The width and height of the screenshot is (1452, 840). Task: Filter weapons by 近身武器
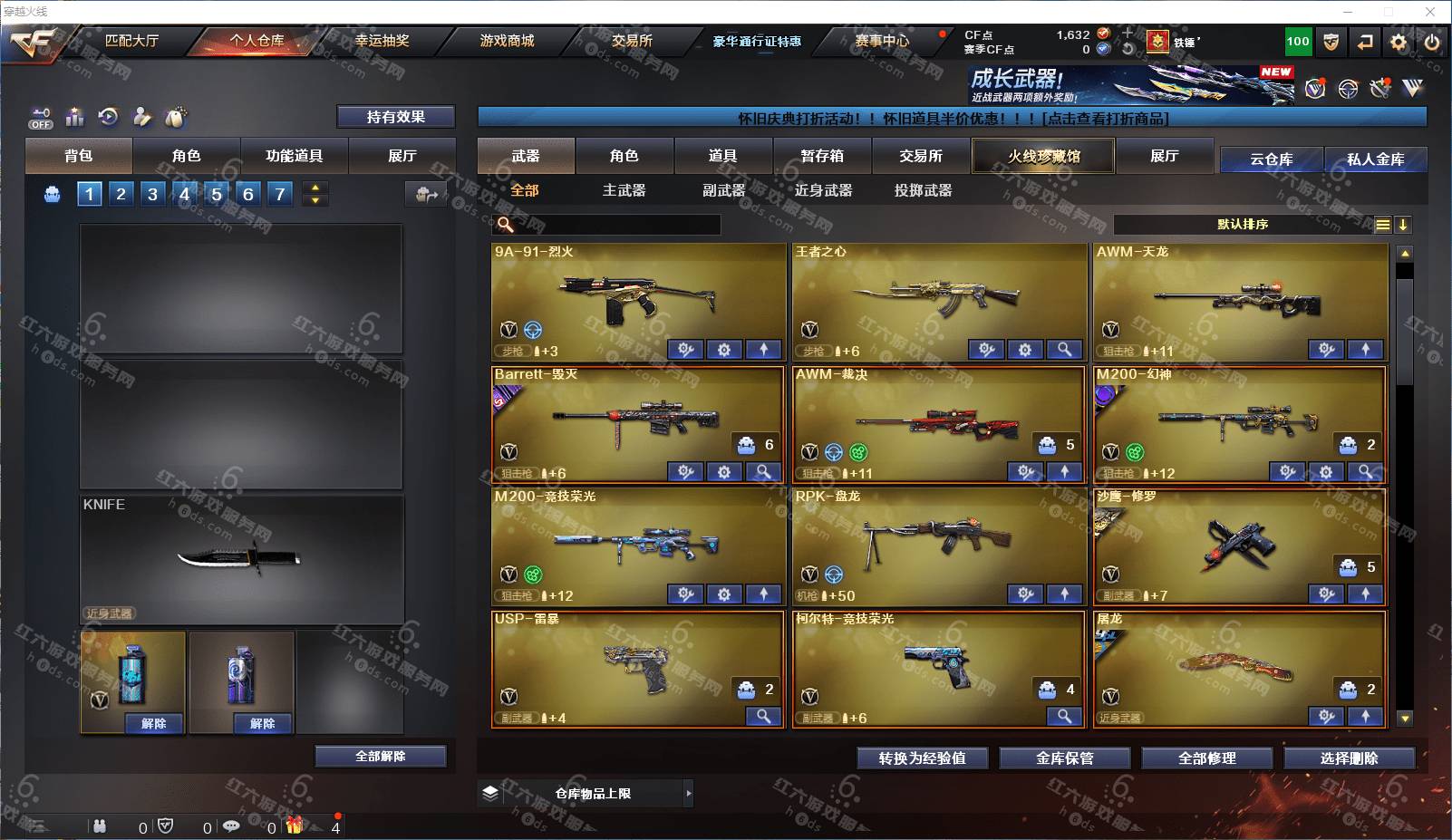[x=823, y=190]
